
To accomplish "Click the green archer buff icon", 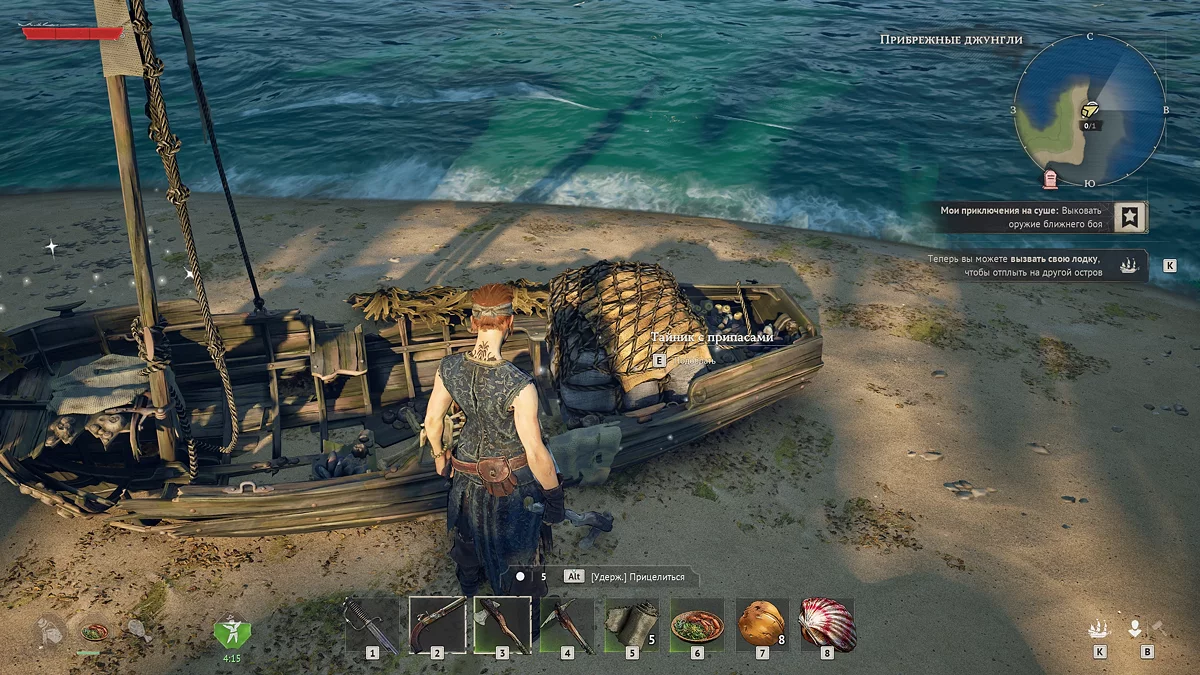I will (x=231, y=632).
